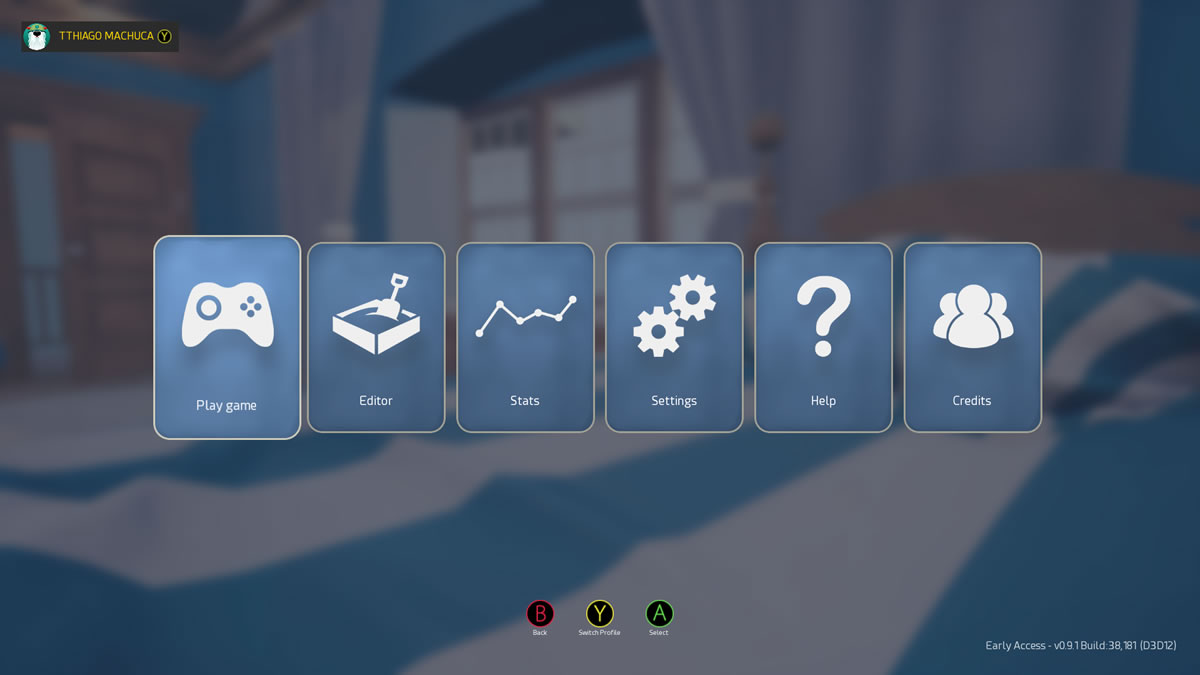Open the Credits tile
This screenshot has height=675, width=1200.
(x=972, y=337)
